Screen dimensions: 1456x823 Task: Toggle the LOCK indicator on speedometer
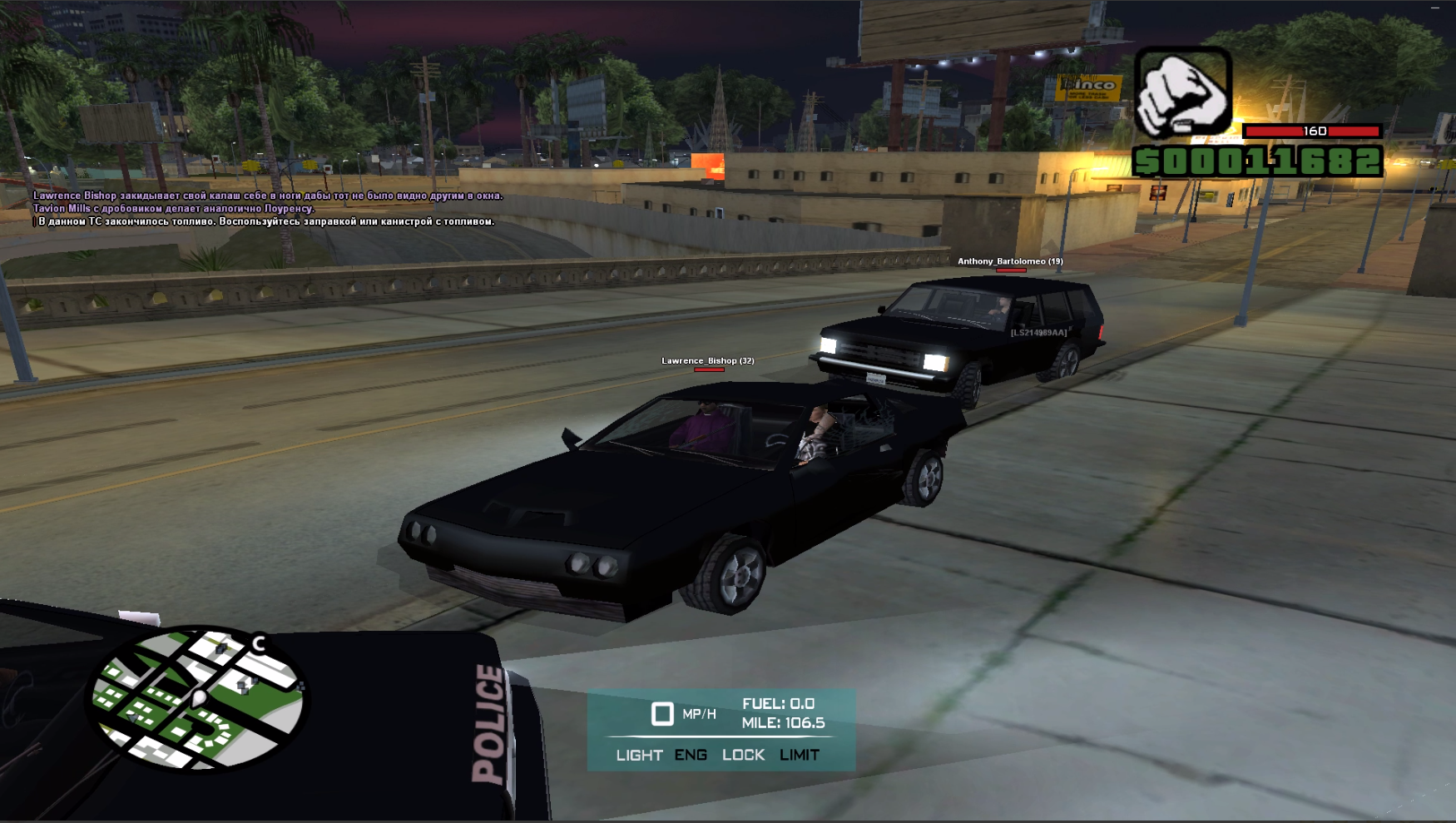pyautogui.click(x=743, y=755)
